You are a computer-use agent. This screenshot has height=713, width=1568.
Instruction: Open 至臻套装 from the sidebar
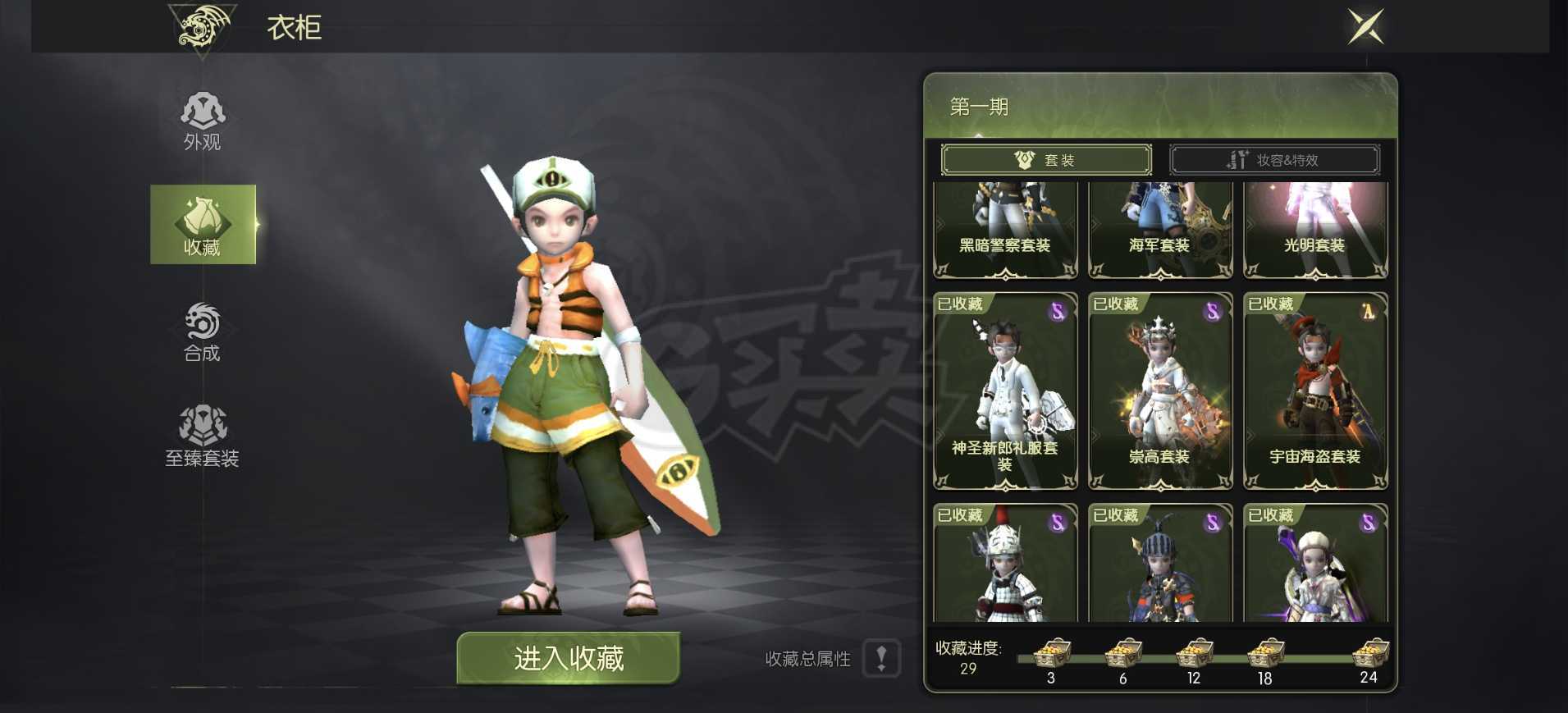(x=203, y=435)
